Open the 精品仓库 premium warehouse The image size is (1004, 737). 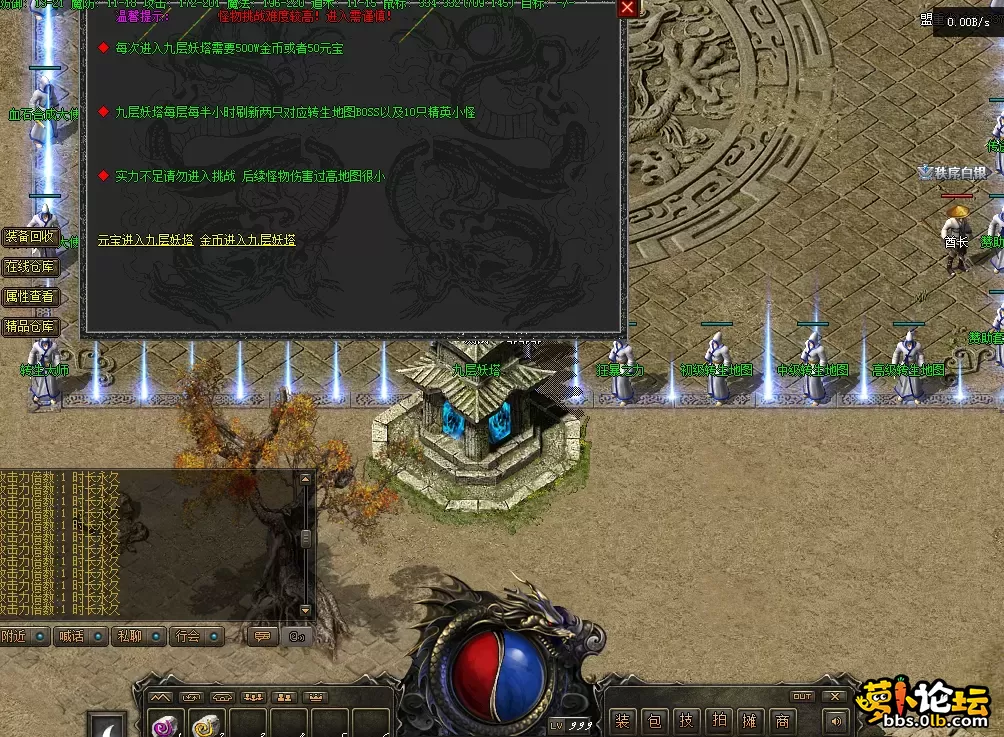(30, 327)
